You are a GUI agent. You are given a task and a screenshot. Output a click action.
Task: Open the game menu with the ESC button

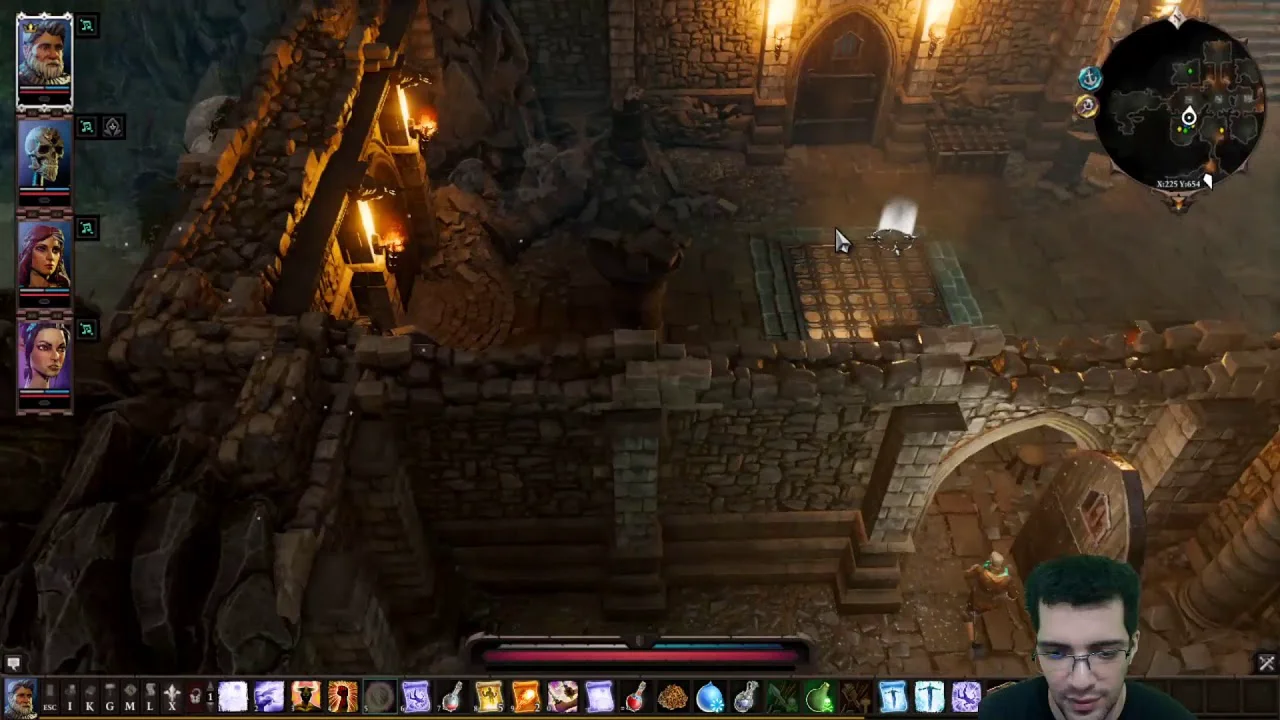[49, 697]
